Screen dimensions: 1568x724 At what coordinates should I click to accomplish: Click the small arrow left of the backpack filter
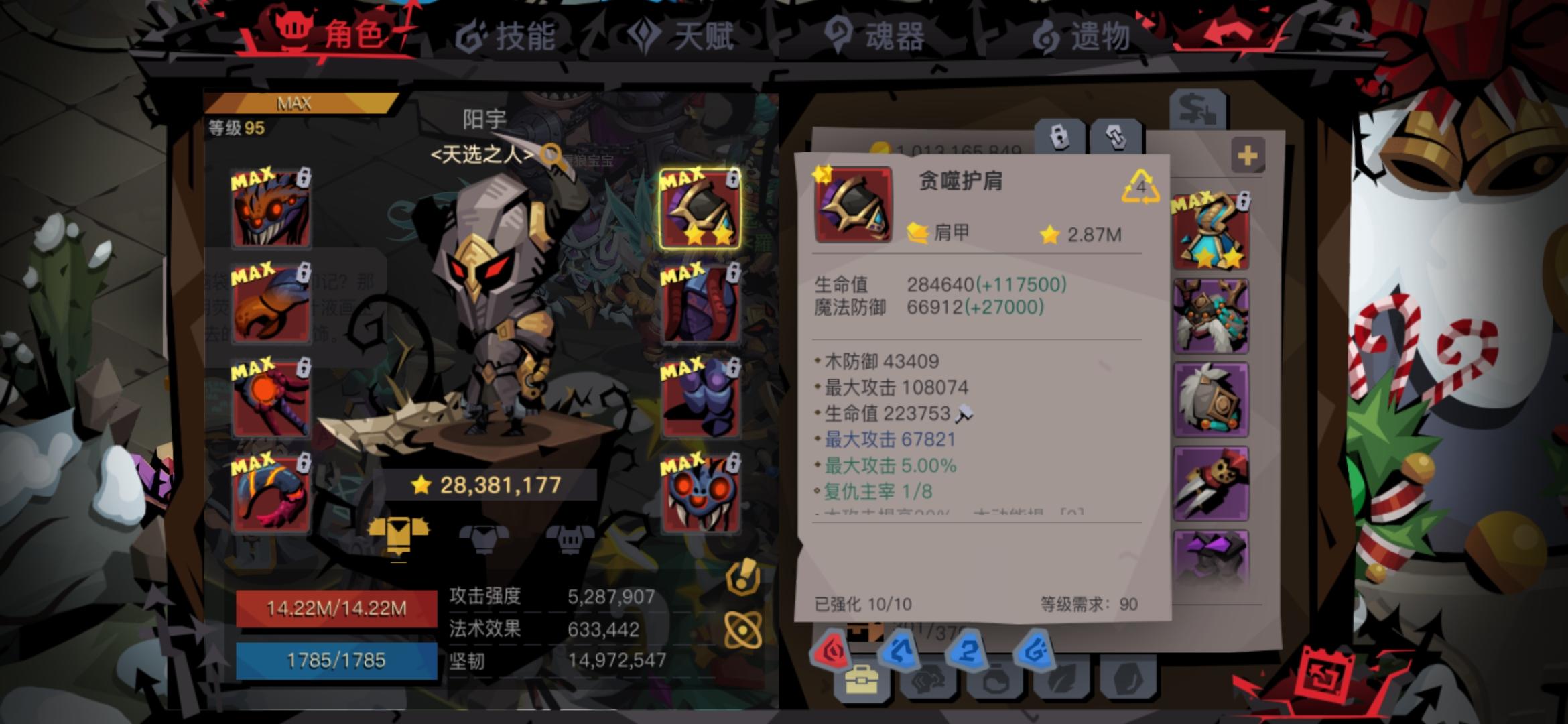[824, 682]
